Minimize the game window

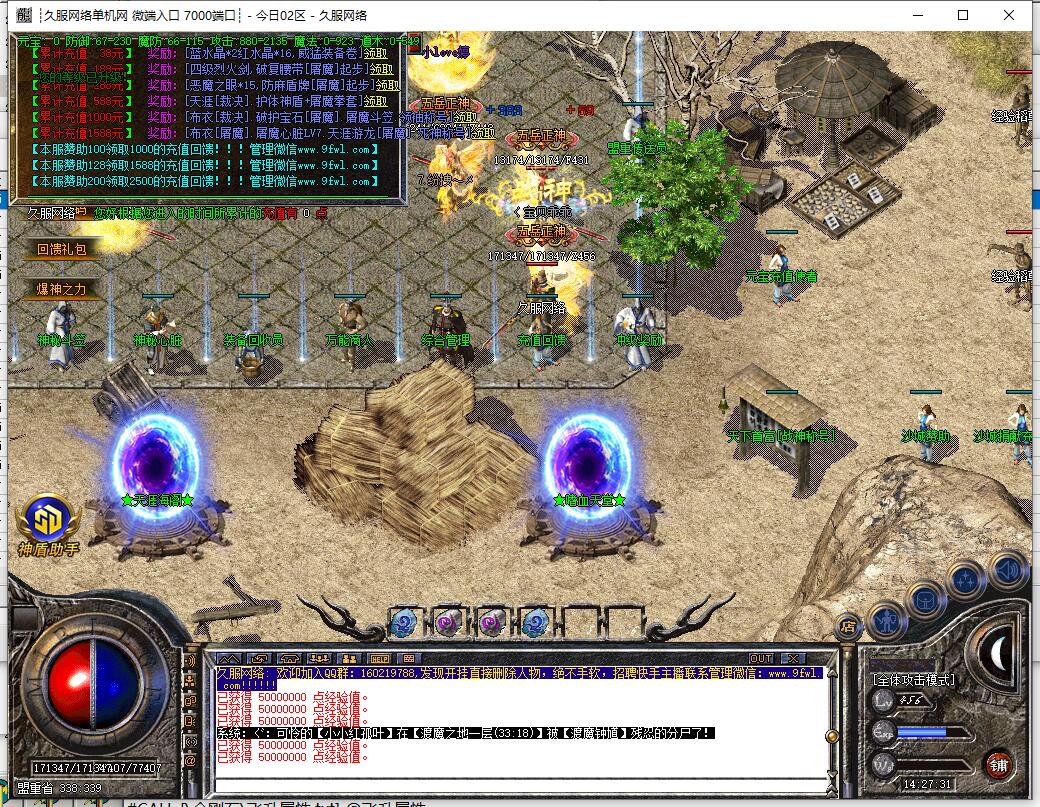pos(917,15)
